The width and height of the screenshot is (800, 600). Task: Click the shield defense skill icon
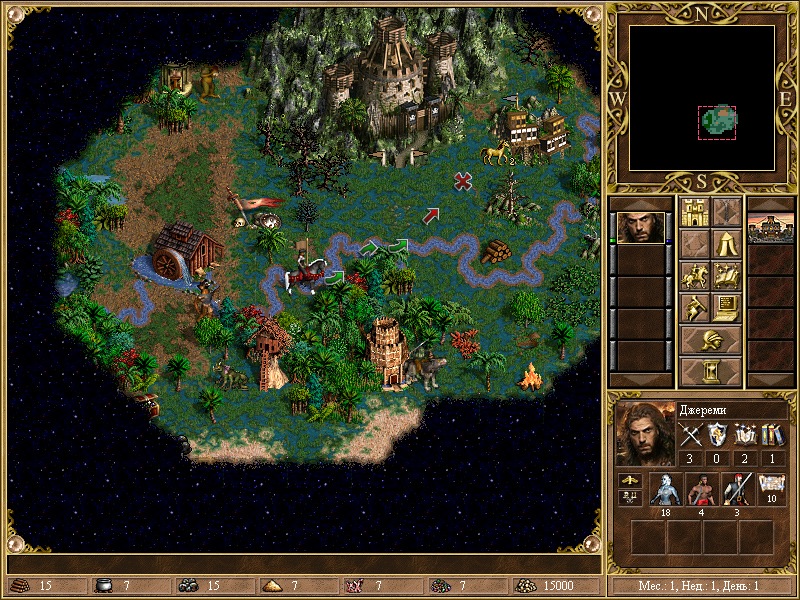[718, 435]
